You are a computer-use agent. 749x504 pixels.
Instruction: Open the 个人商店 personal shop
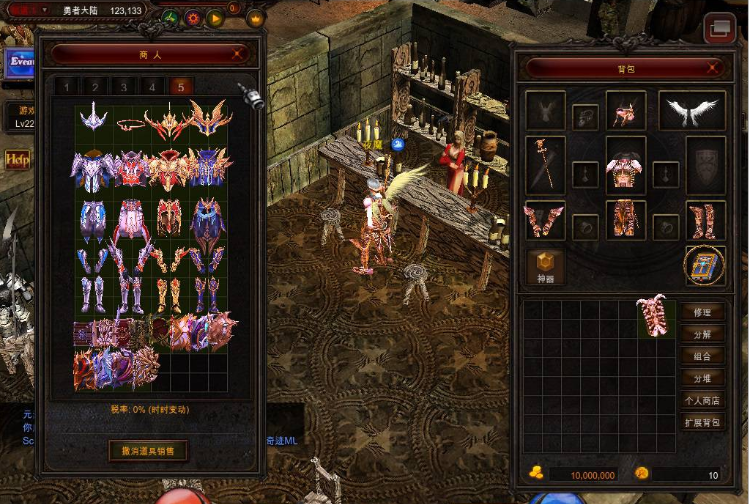click(702, 400)
